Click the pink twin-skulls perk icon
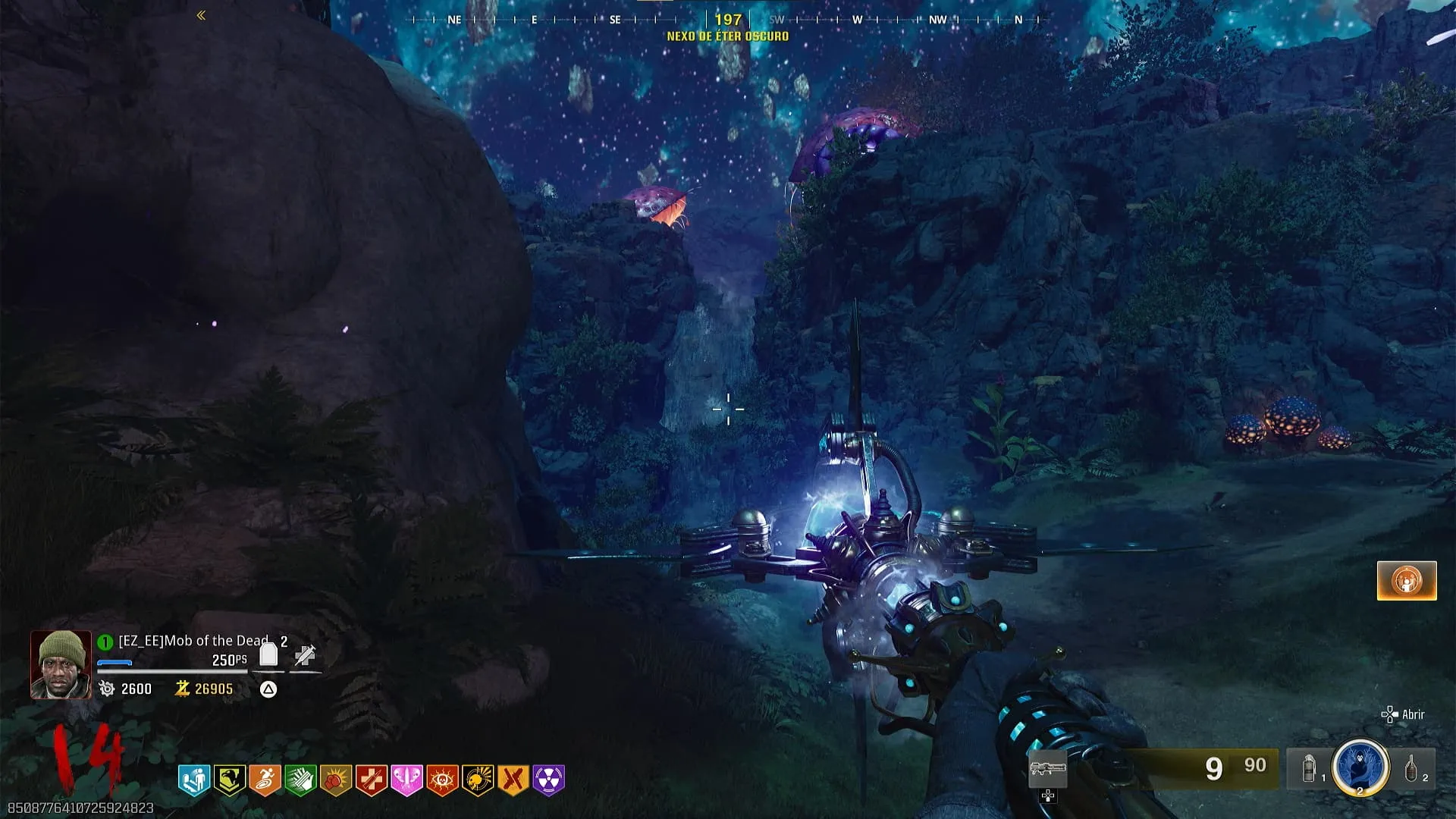The height and width of the screenshot is (819, 1456). point(406,780)
